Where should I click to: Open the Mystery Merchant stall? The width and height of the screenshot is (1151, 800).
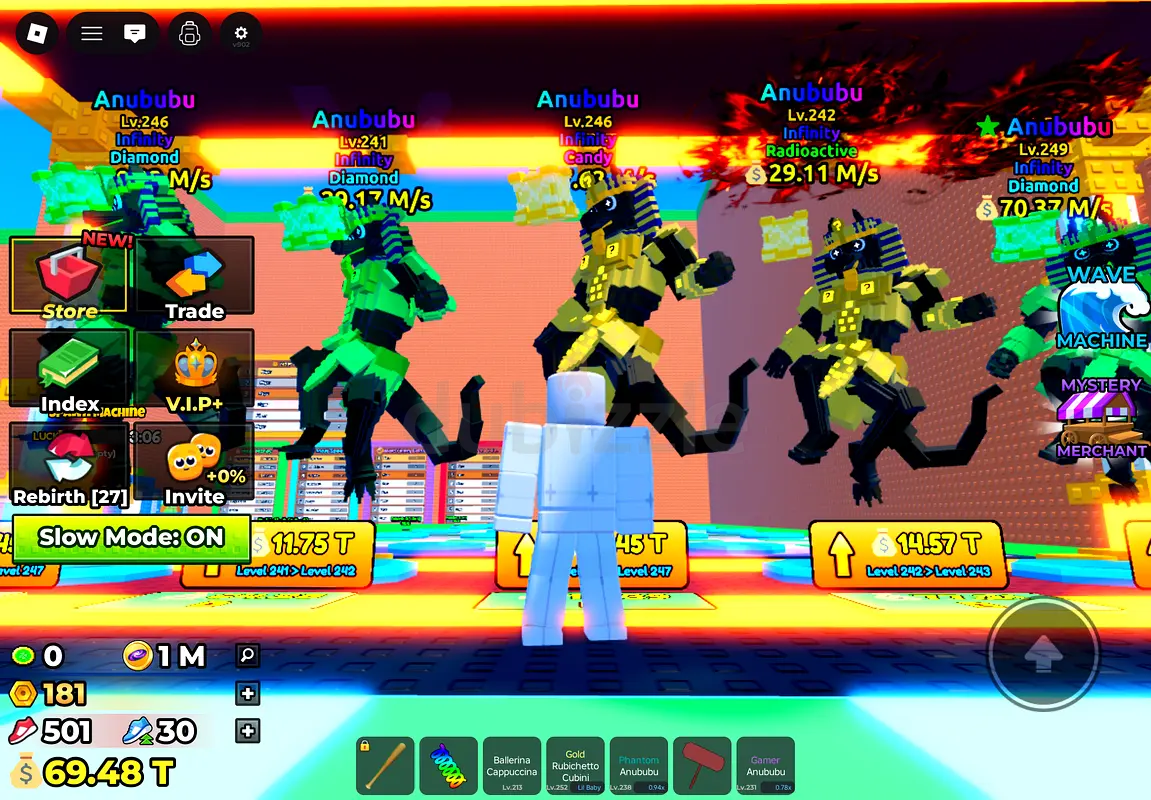click(x=1101, y=420)
